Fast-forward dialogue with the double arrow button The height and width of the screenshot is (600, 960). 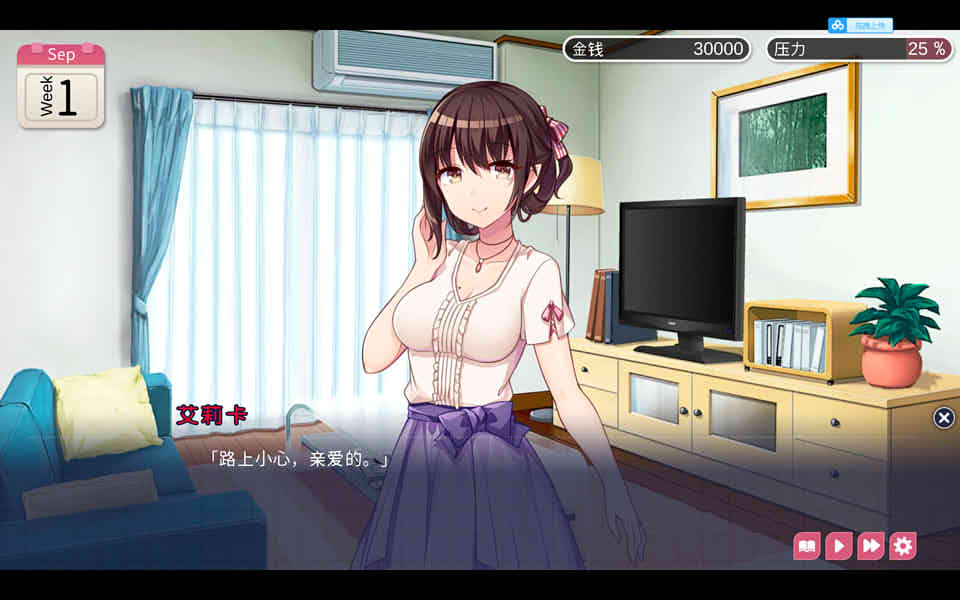(x=871, y=546)
